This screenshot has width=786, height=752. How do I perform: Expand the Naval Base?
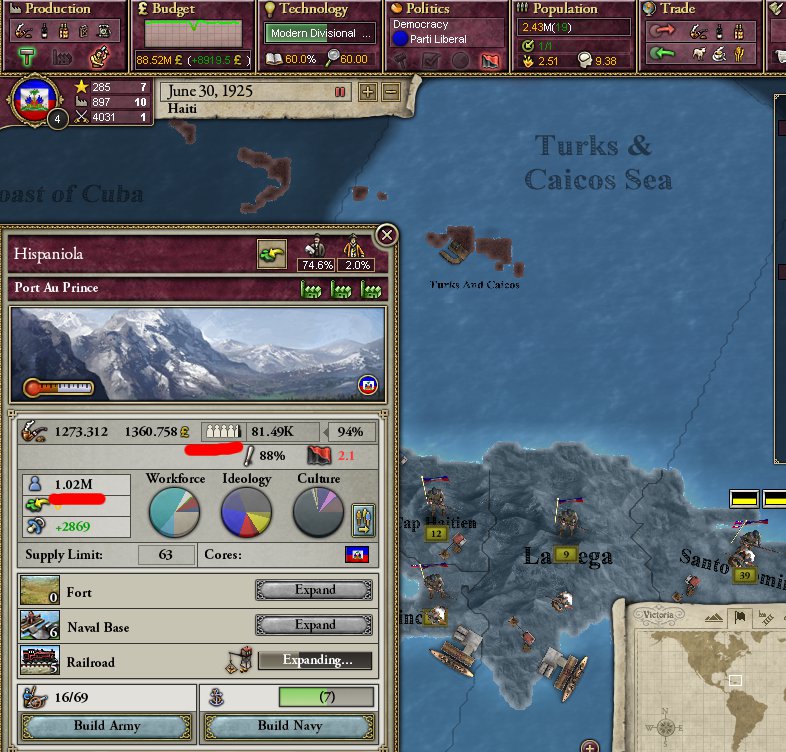coord(314,625)
